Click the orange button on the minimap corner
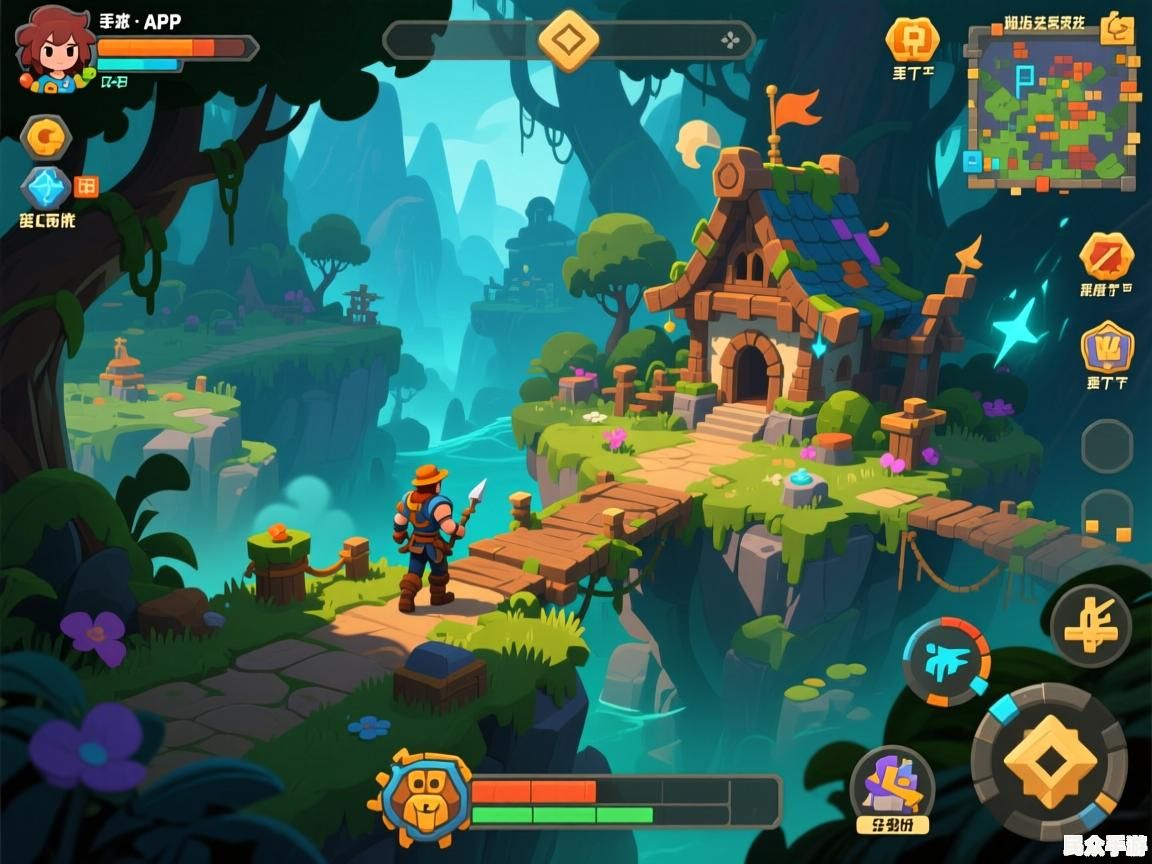Viewport: 1152px width, 864px height. click(1116, 31)
